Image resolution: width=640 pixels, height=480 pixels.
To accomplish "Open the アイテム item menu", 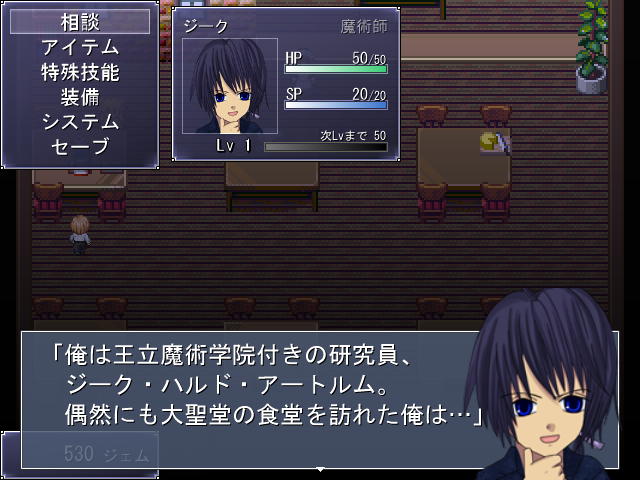I will pyautogui.click(x=80, y=47).
